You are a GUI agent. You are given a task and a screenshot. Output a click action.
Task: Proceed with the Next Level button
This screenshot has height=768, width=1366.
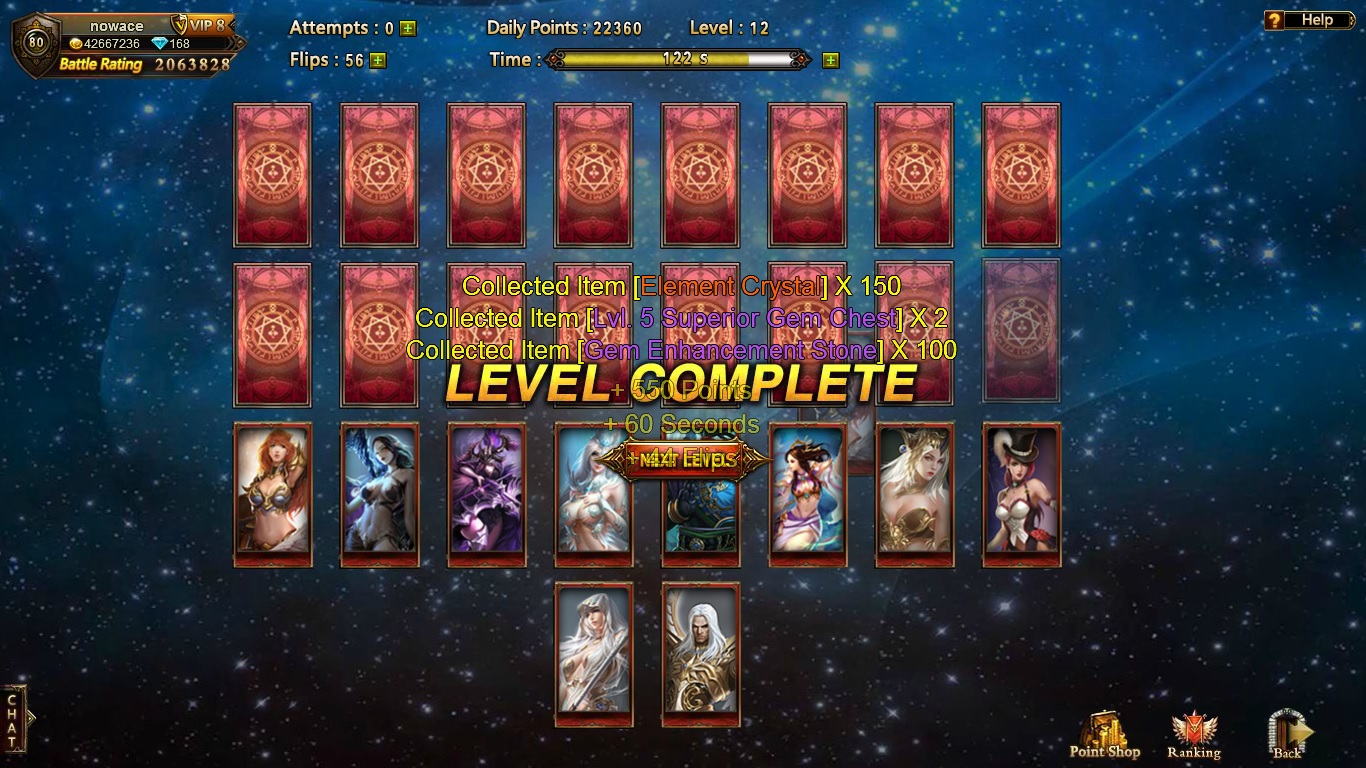tap(683, 460)
